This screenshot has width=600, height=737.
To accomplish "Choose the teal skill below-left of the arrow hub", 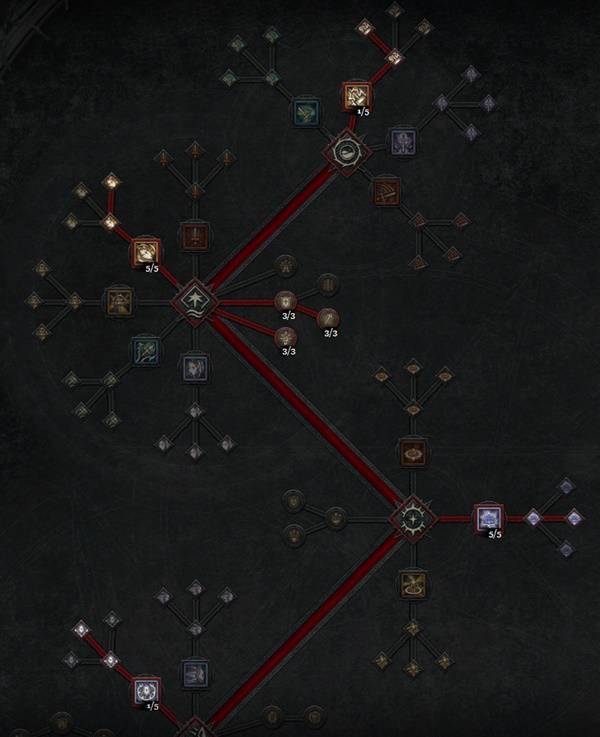I will [x=144, y=350].
